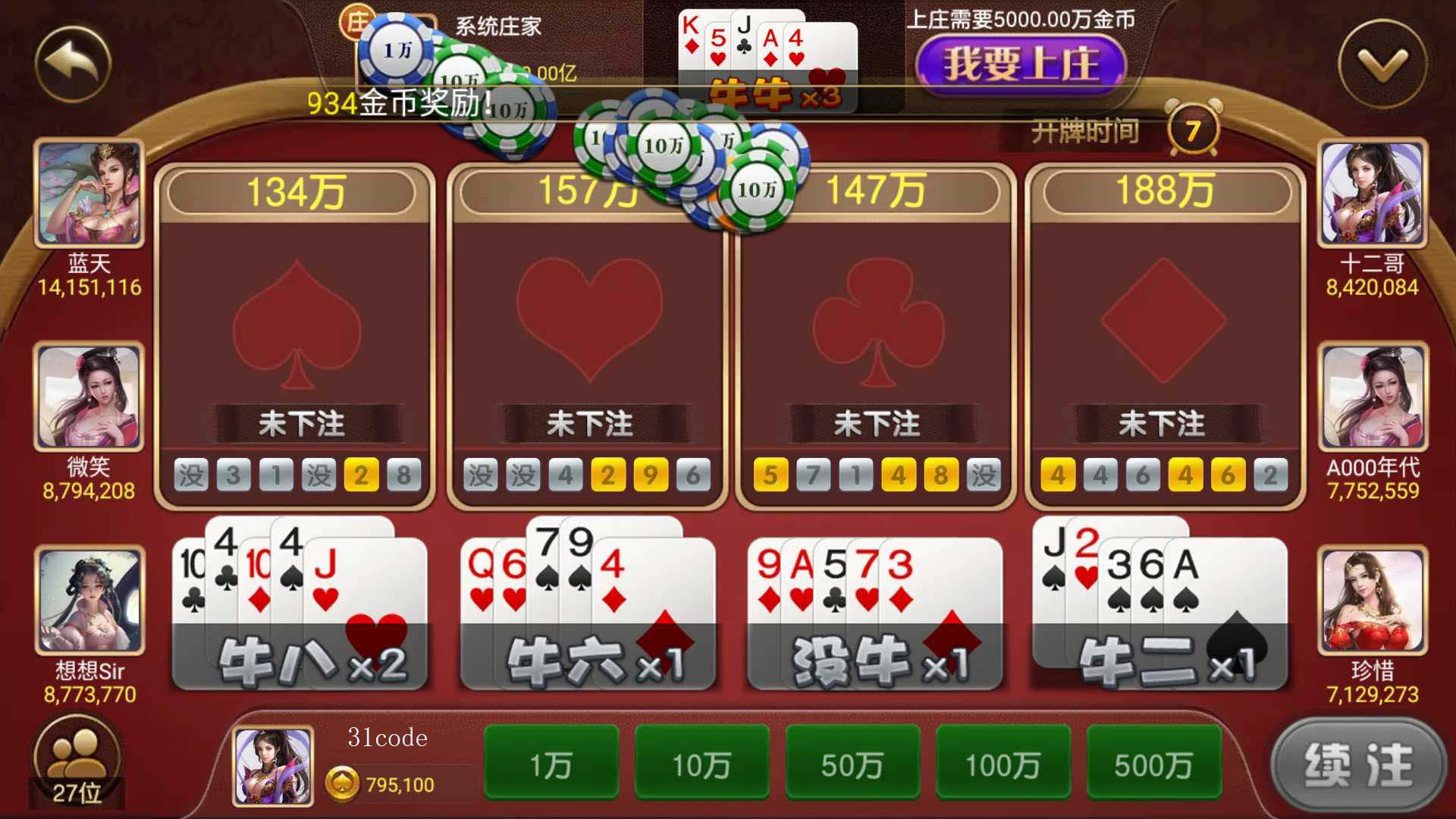1456x819 pixels.
Task: Open my own 31code avatar
Action: (x=273, y=766)
